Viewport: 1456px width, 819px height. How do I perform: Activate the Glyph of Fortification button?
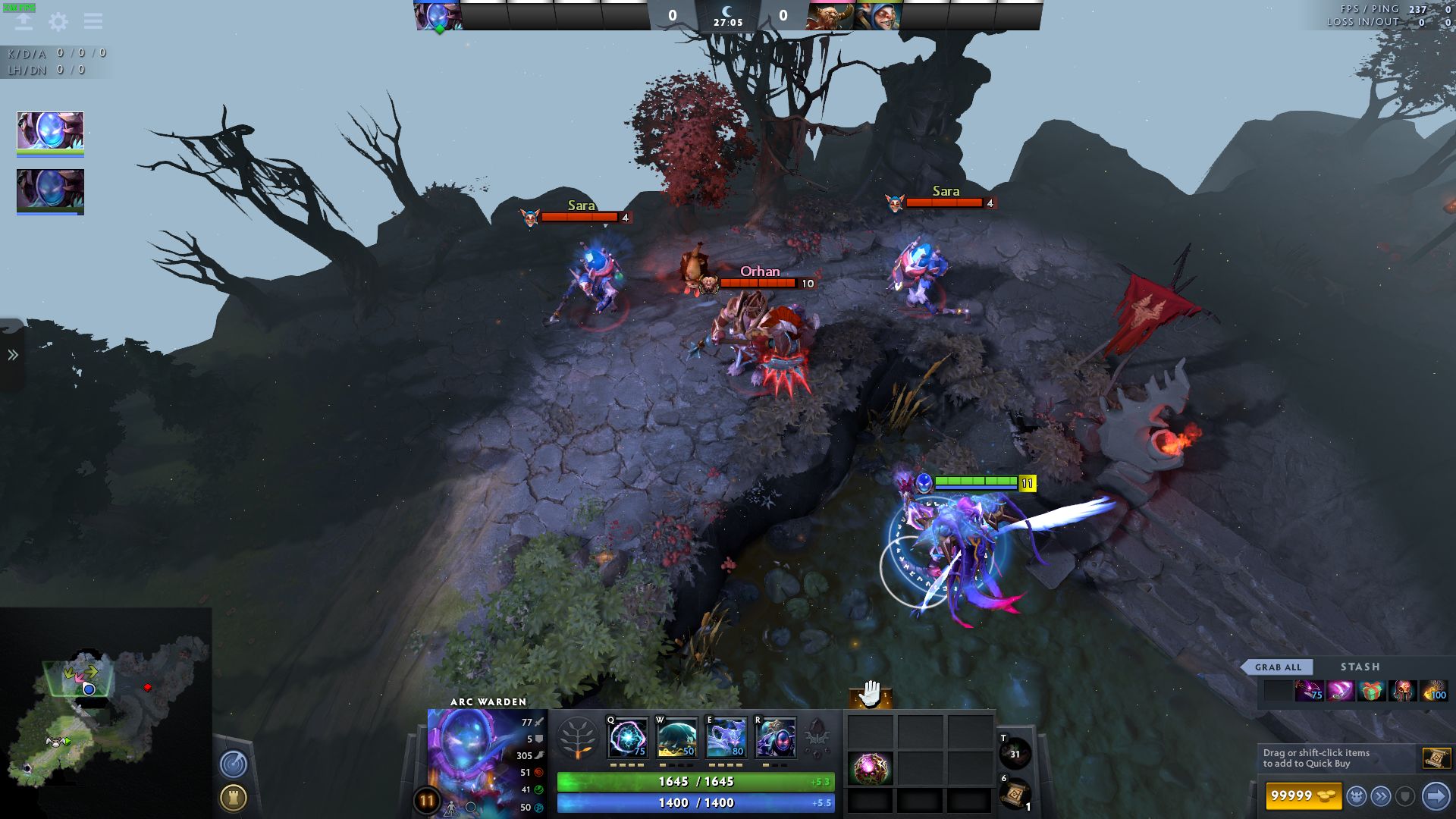coord(234,798)
